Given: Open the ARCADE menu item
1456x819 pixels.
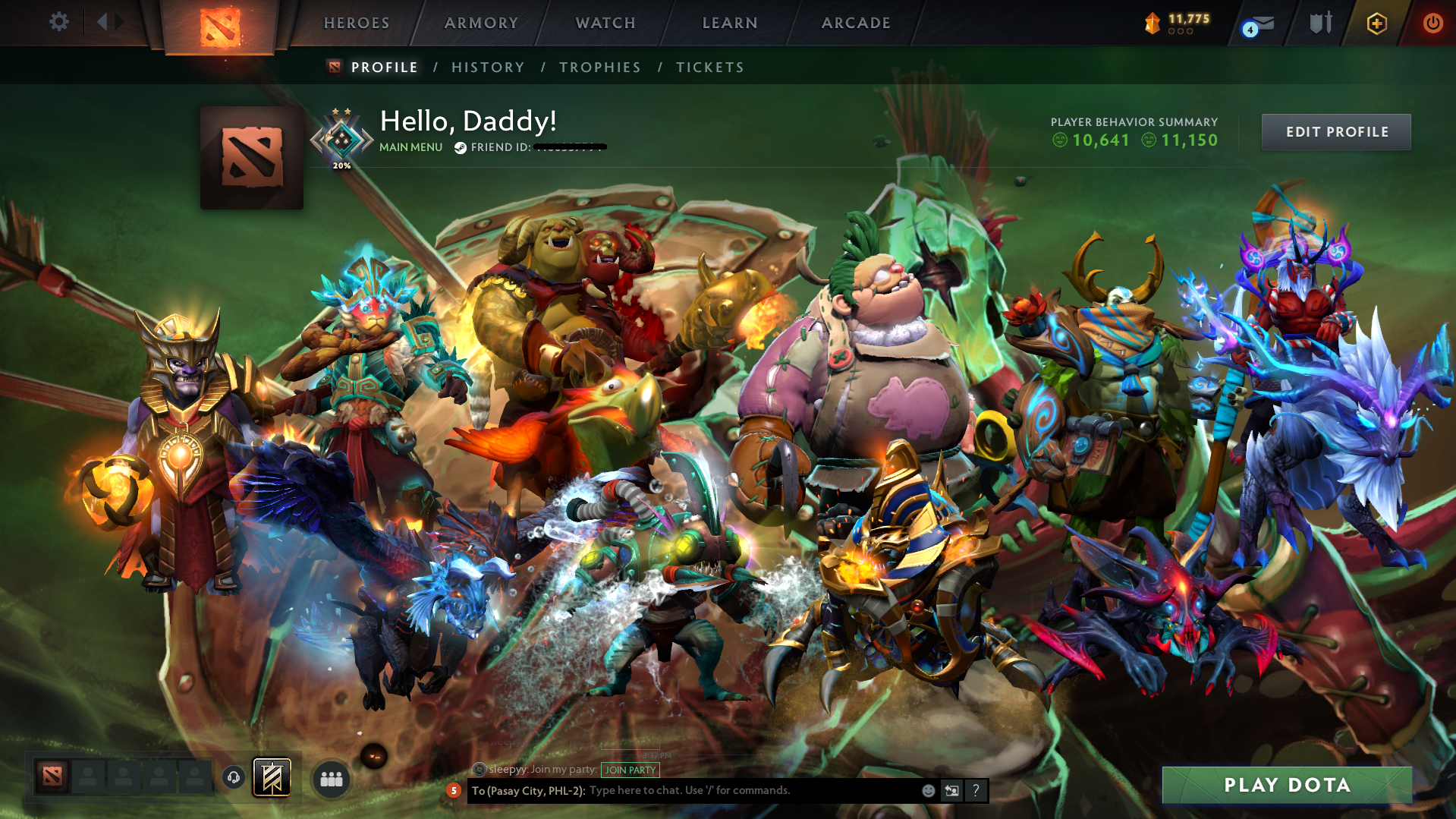Looking at the screenshot, I should [x=856, y=23].
